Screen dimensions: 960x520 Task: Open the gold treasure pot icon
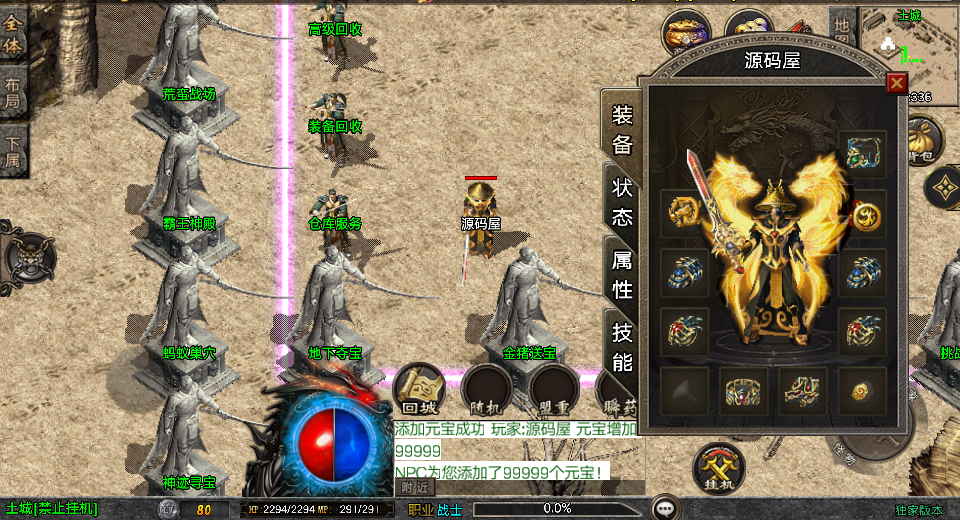686,32
